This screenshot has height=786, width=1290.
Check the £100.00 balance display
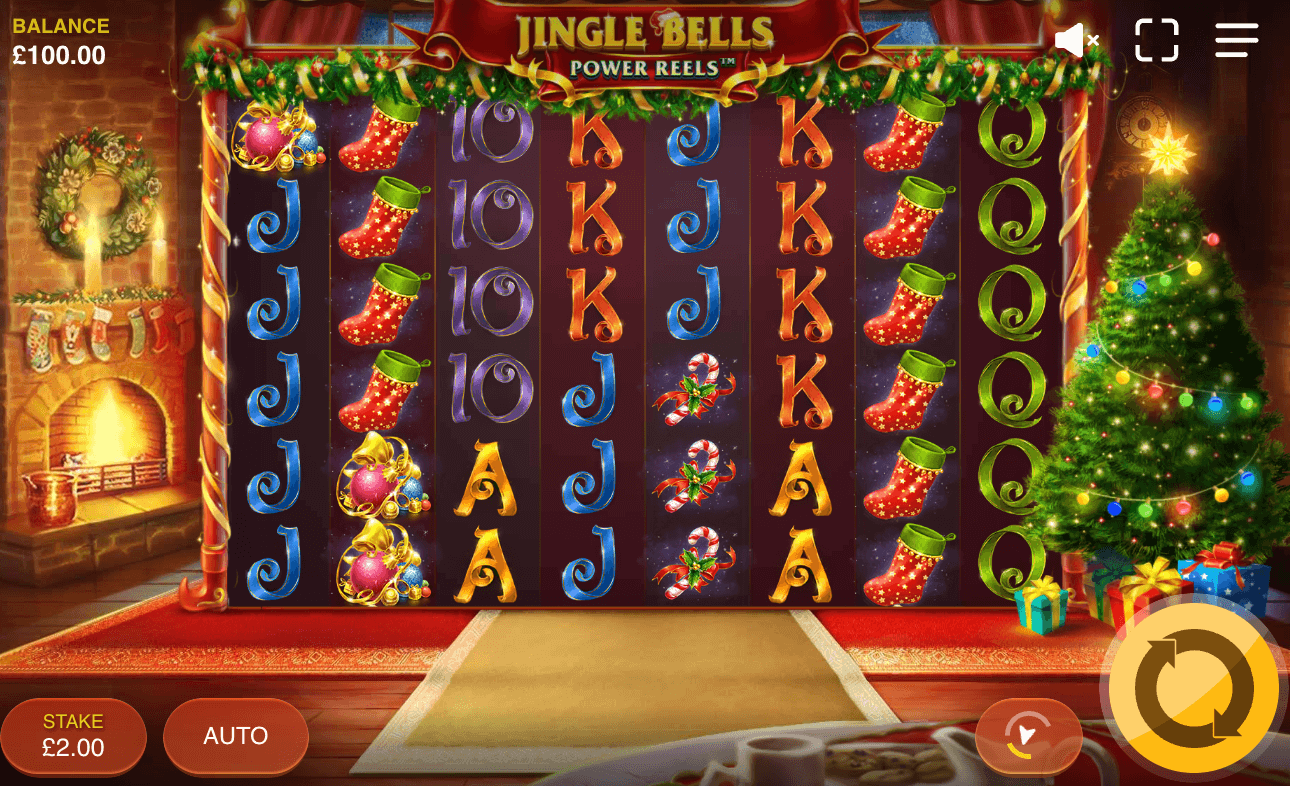click(x=60, y=40)
